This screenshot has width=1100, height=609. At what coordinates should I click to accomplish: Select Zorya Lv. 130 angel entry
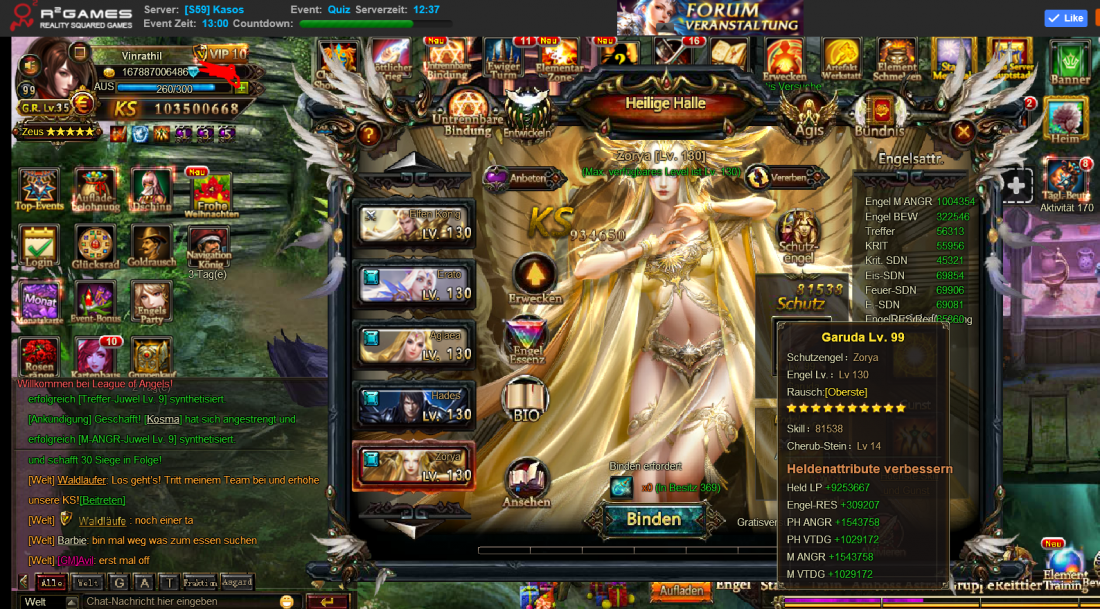click(x=413, y=466)
